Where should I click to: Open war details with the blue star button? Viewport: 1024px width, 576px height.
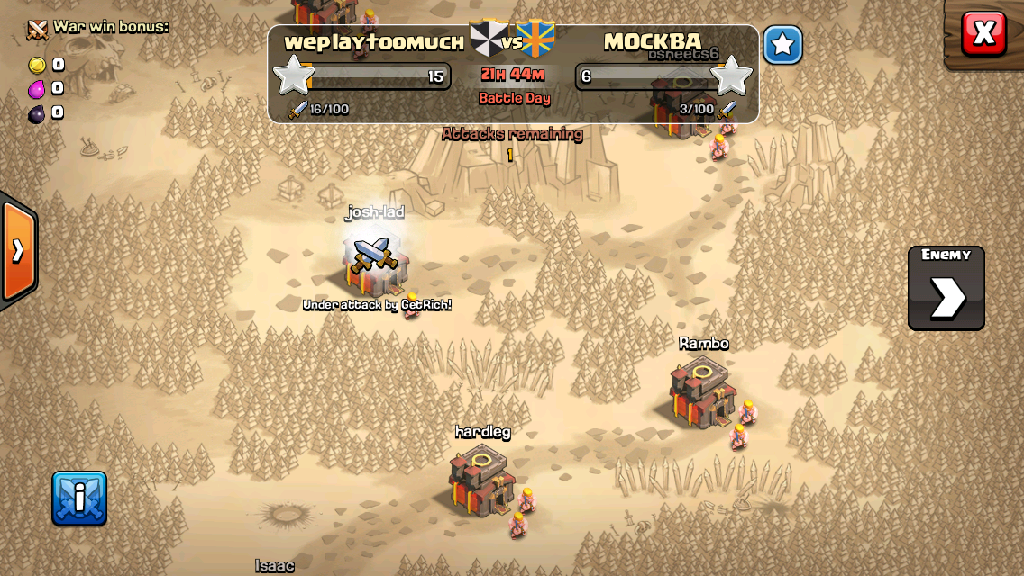pyautogui.click(x=783, y=45)
